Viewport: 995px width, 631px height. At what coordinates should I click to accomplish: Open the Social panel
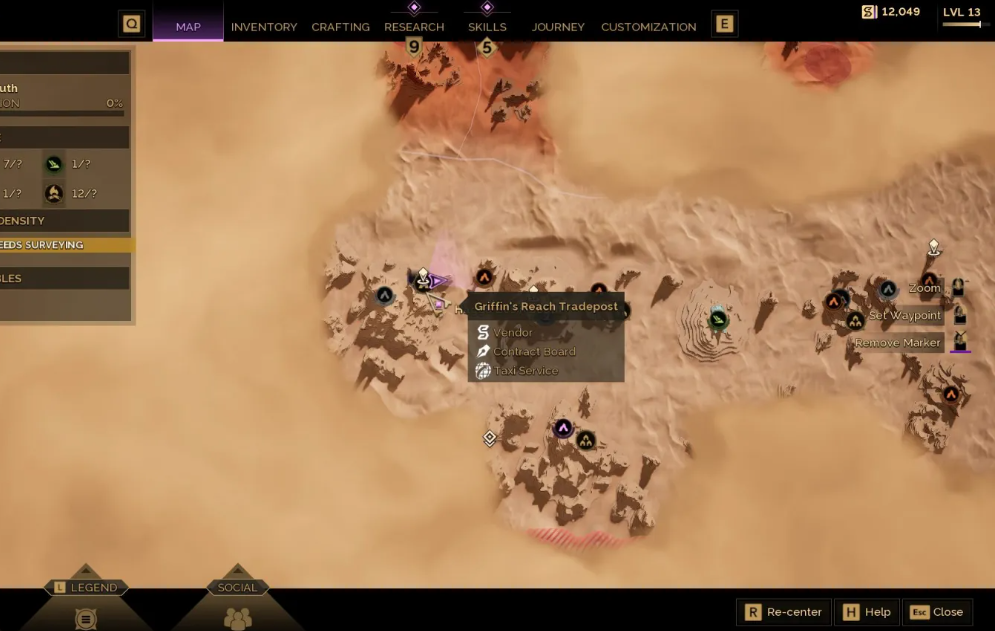(237, 588)
